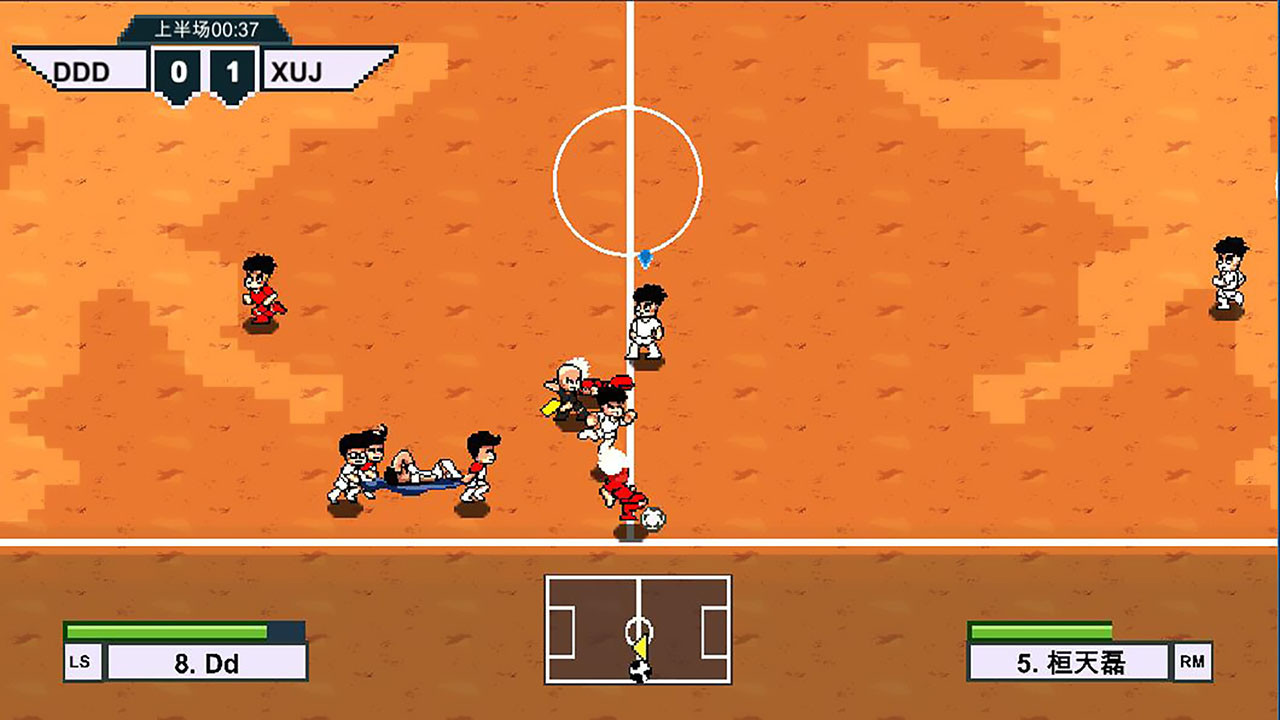The height and width of the screenshot is (720, 1280).
Task: Select the RM position badge
Action: (1192, 661)
